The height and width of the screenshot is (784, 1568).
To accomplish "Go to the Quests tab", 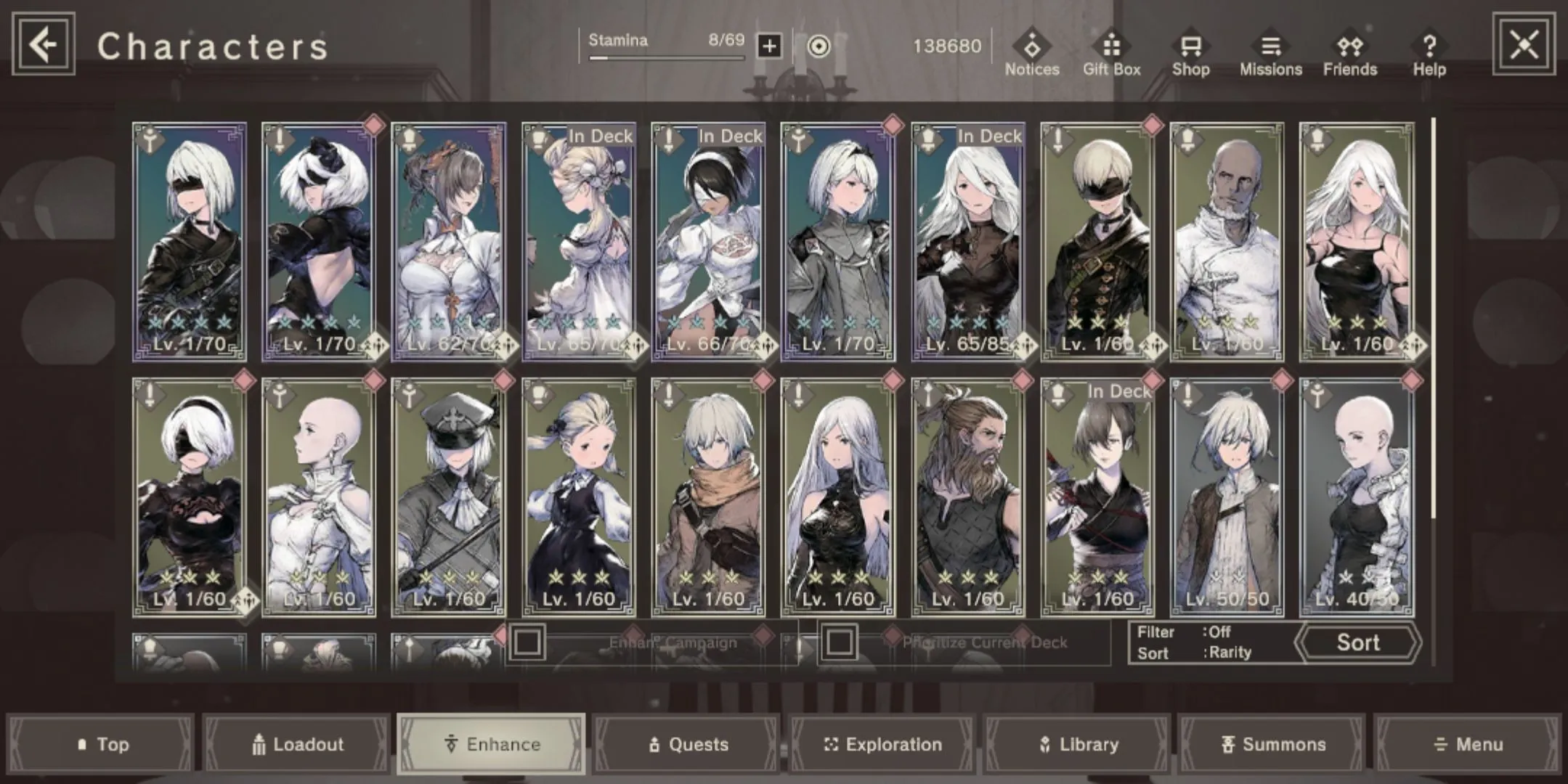I will tap(687, 744).
